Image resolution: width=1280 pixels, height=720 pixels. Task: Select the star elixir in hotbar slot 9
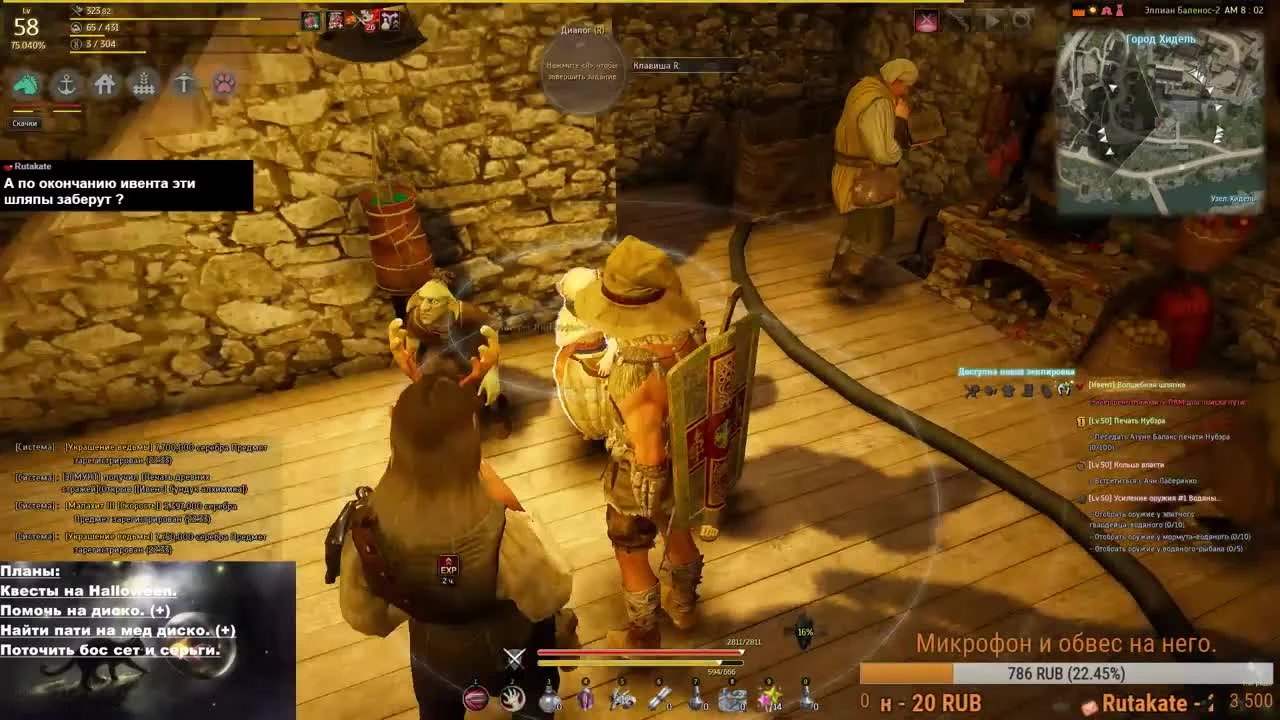click(770, 697)
